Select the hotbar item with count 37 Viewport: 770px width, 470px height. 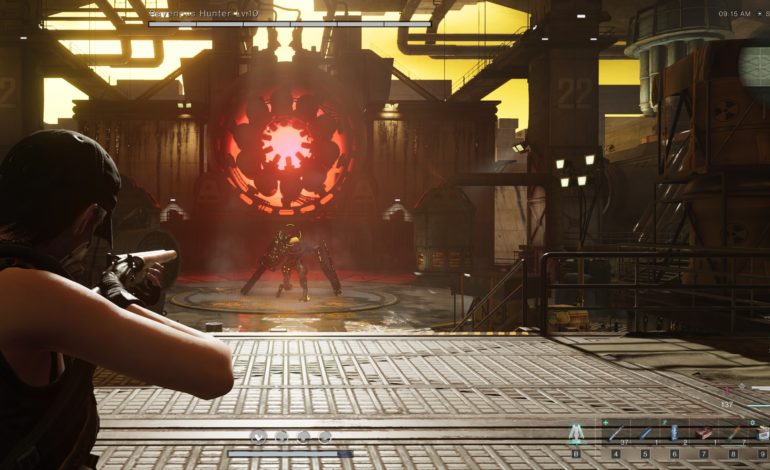click(615, 433)
